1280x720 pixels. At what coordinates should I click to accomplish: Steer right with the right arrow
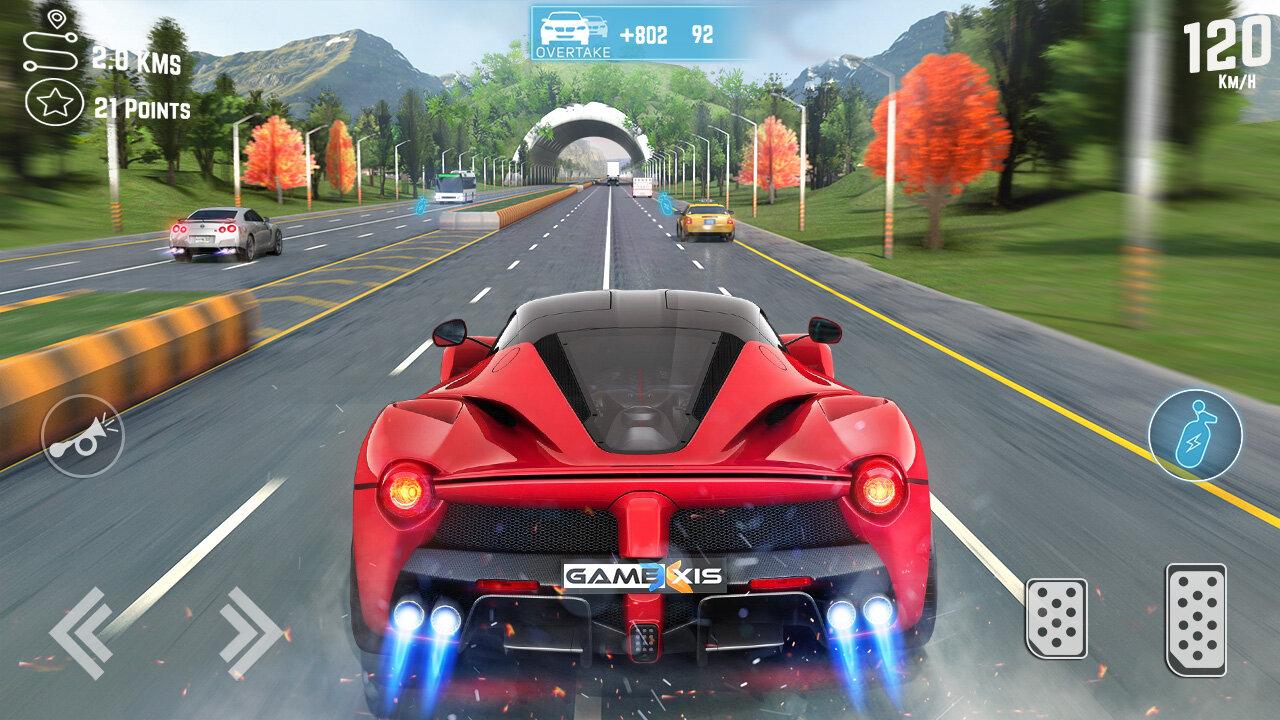point(250,632)
